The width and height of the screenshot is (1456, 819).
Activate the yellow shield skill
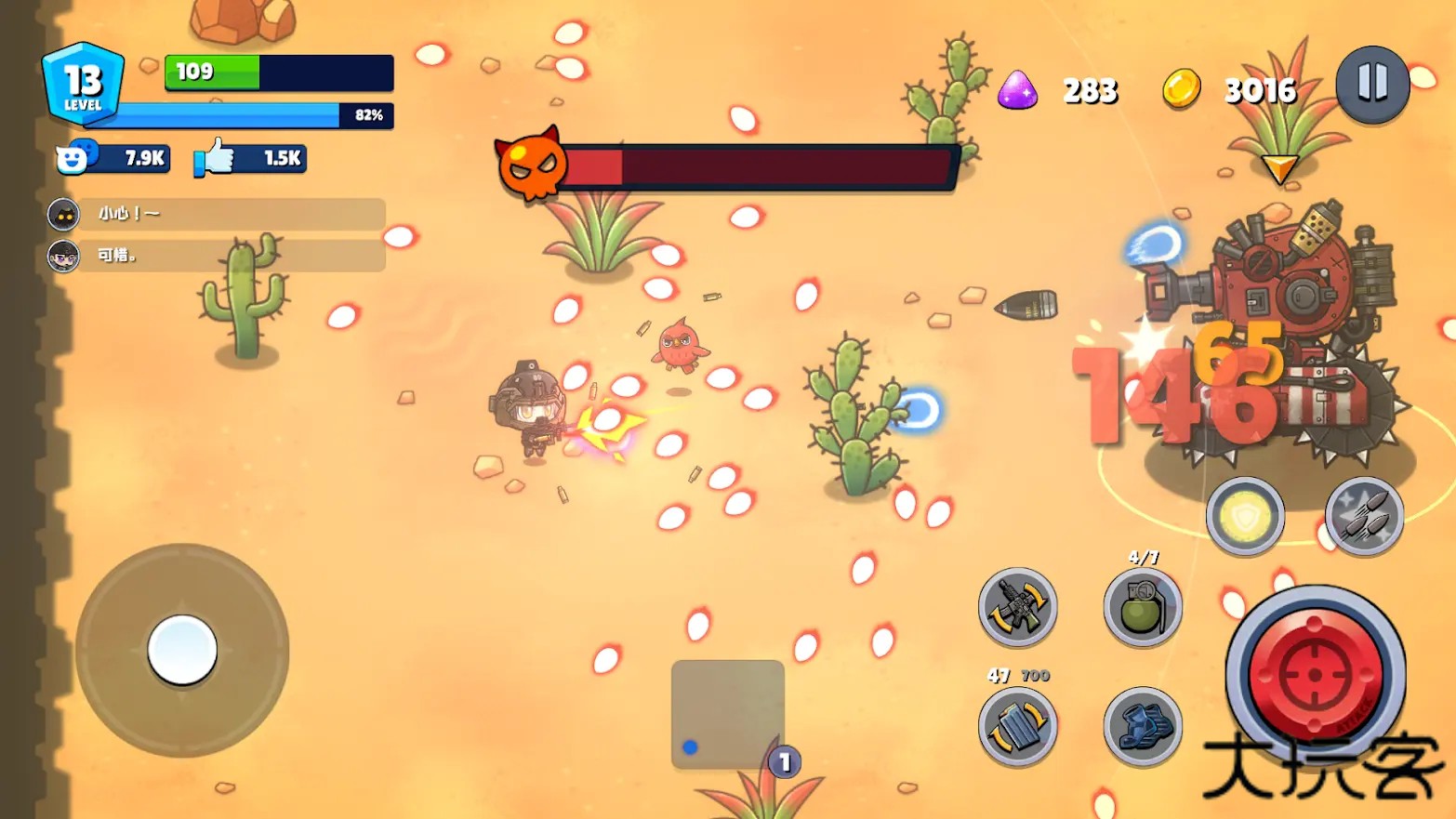1244,516
